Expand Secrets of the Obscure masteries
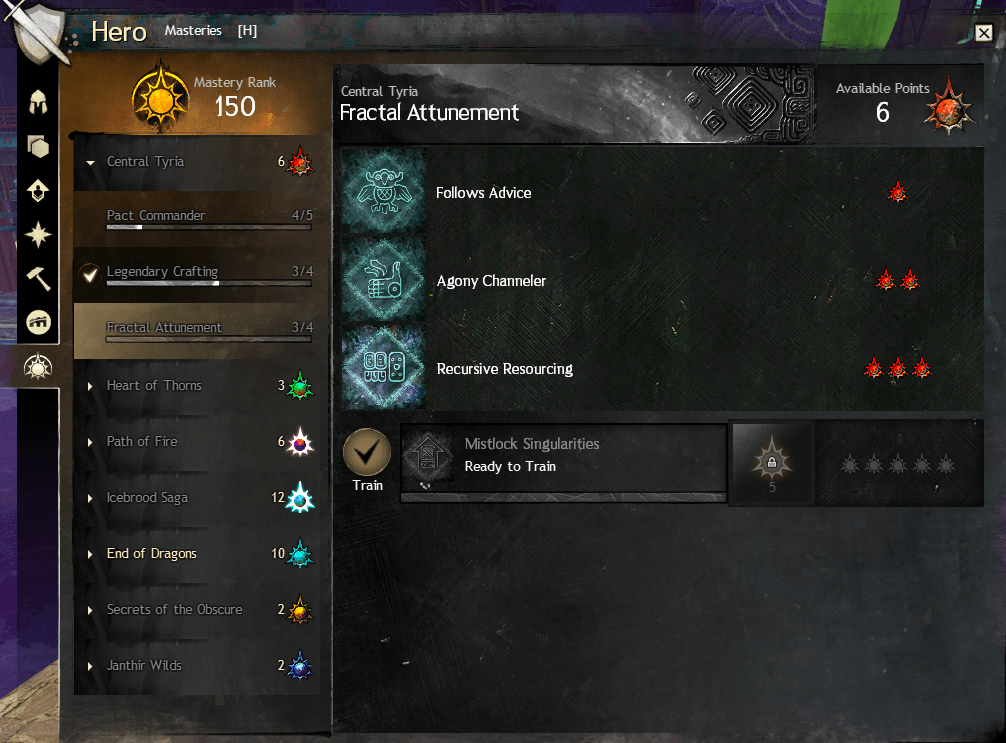1006x743 pixels. point(174,610)
